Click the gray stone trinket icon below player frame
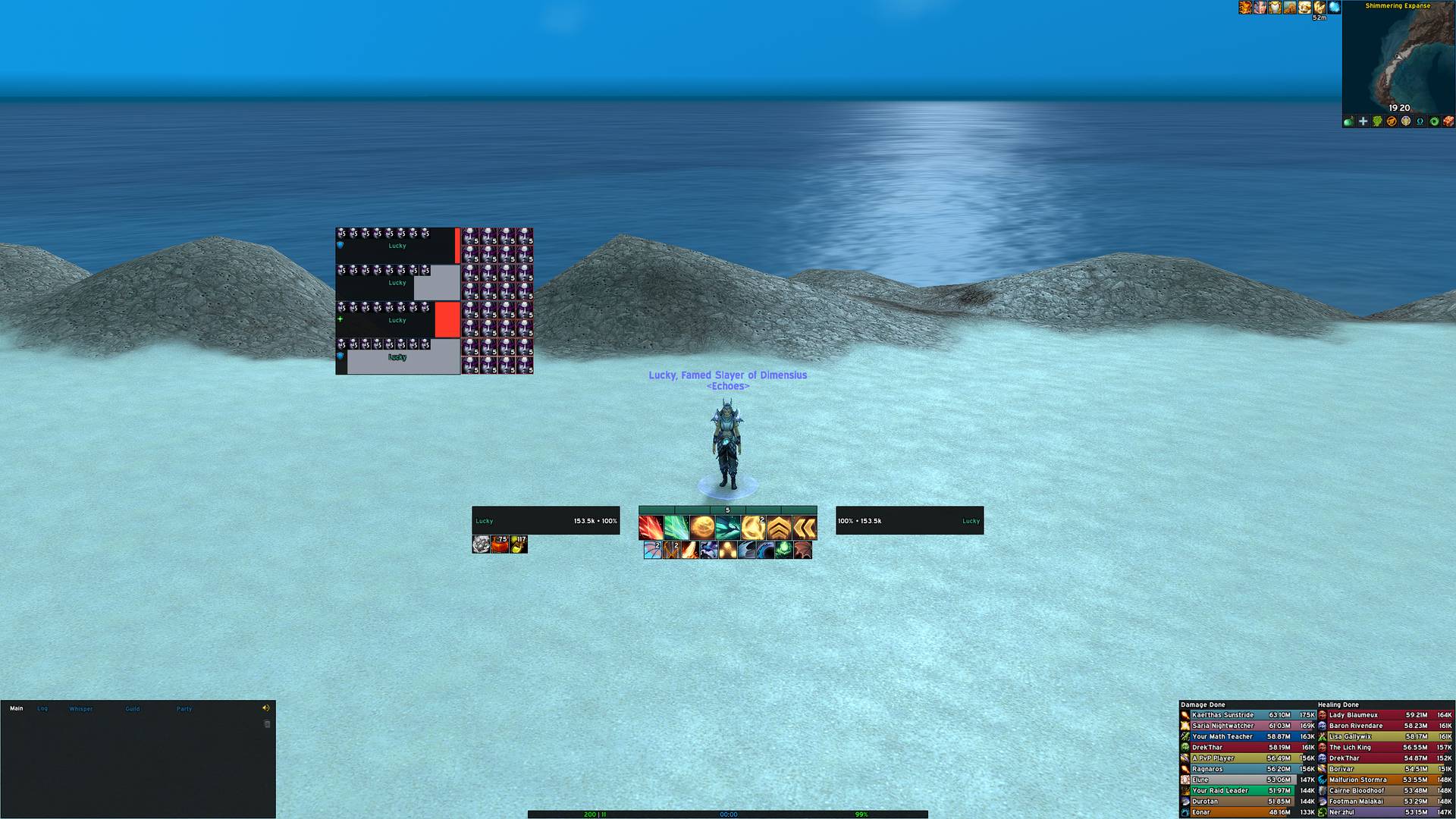This screenshot has height=819, width=1456. (x=482, y=545)
